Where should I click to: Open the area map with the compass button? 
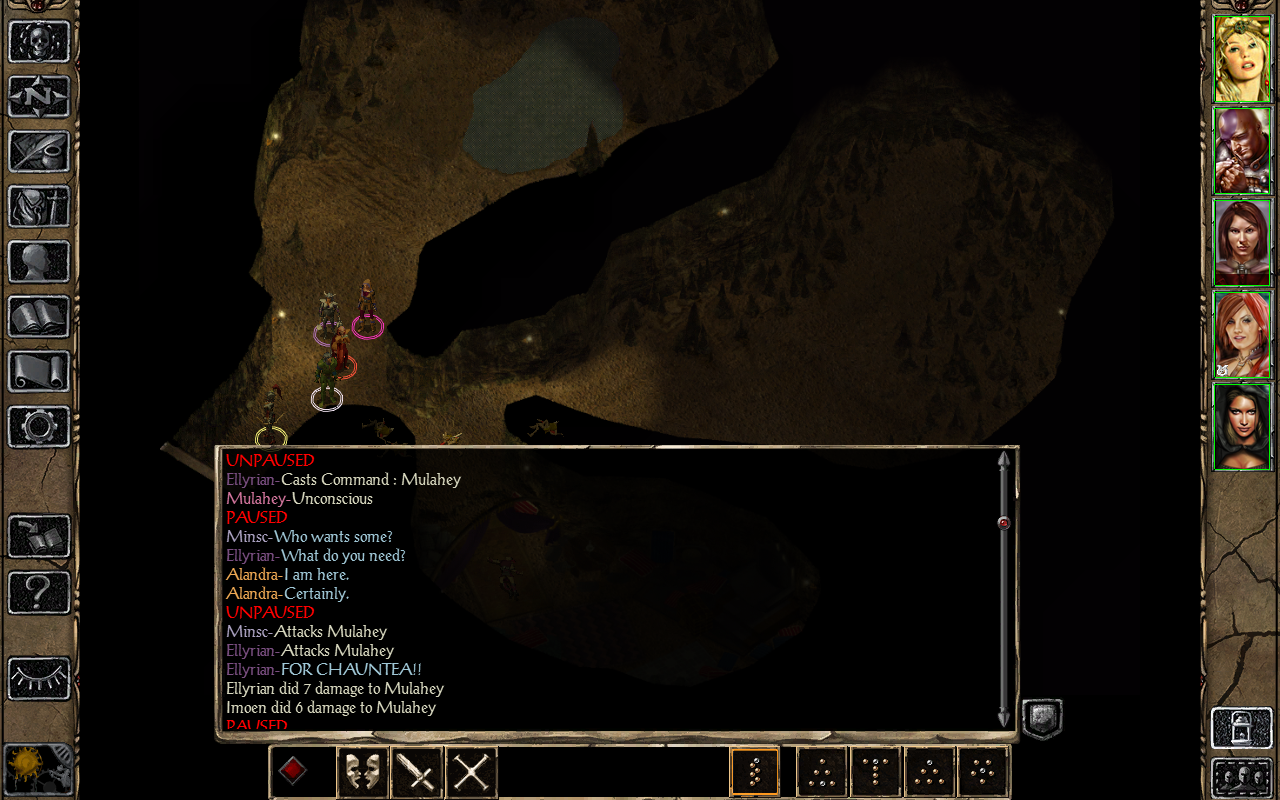[39, 97]
